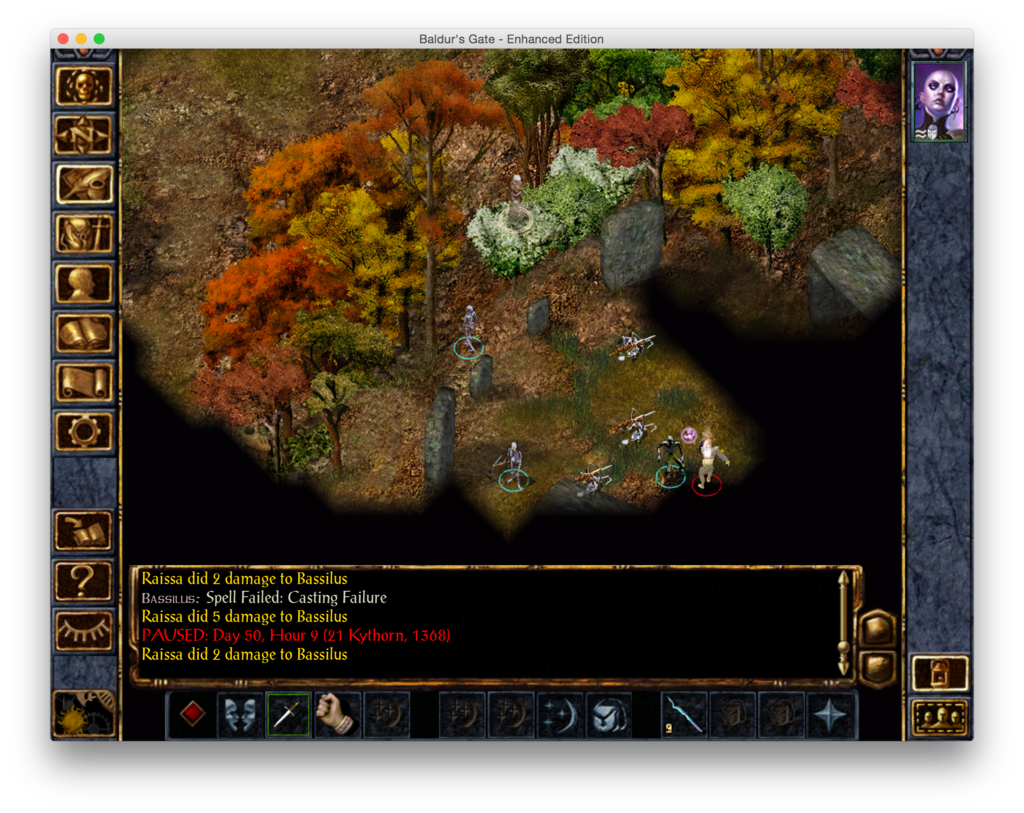Open the mage spellbook button
1024x813 pixels.
(84, 333)
